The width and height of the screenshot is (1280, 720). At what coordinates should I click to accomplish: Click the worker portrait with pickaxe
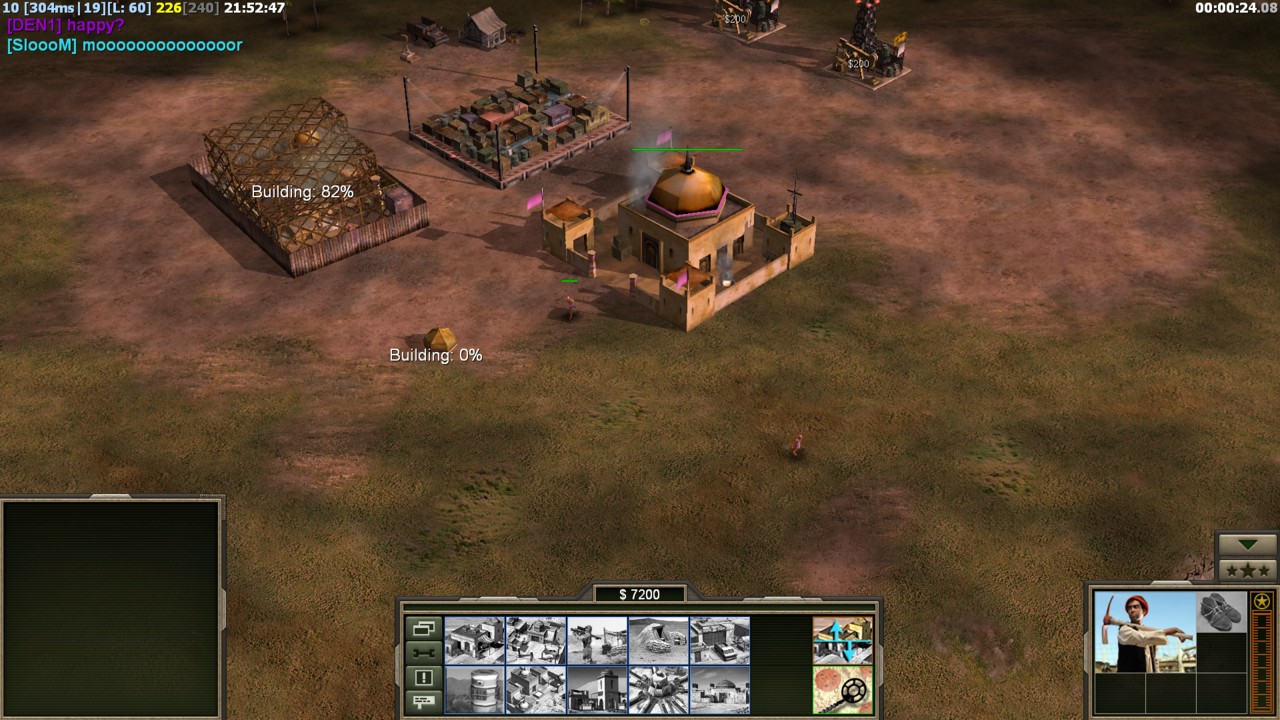tap(1144, 632)
